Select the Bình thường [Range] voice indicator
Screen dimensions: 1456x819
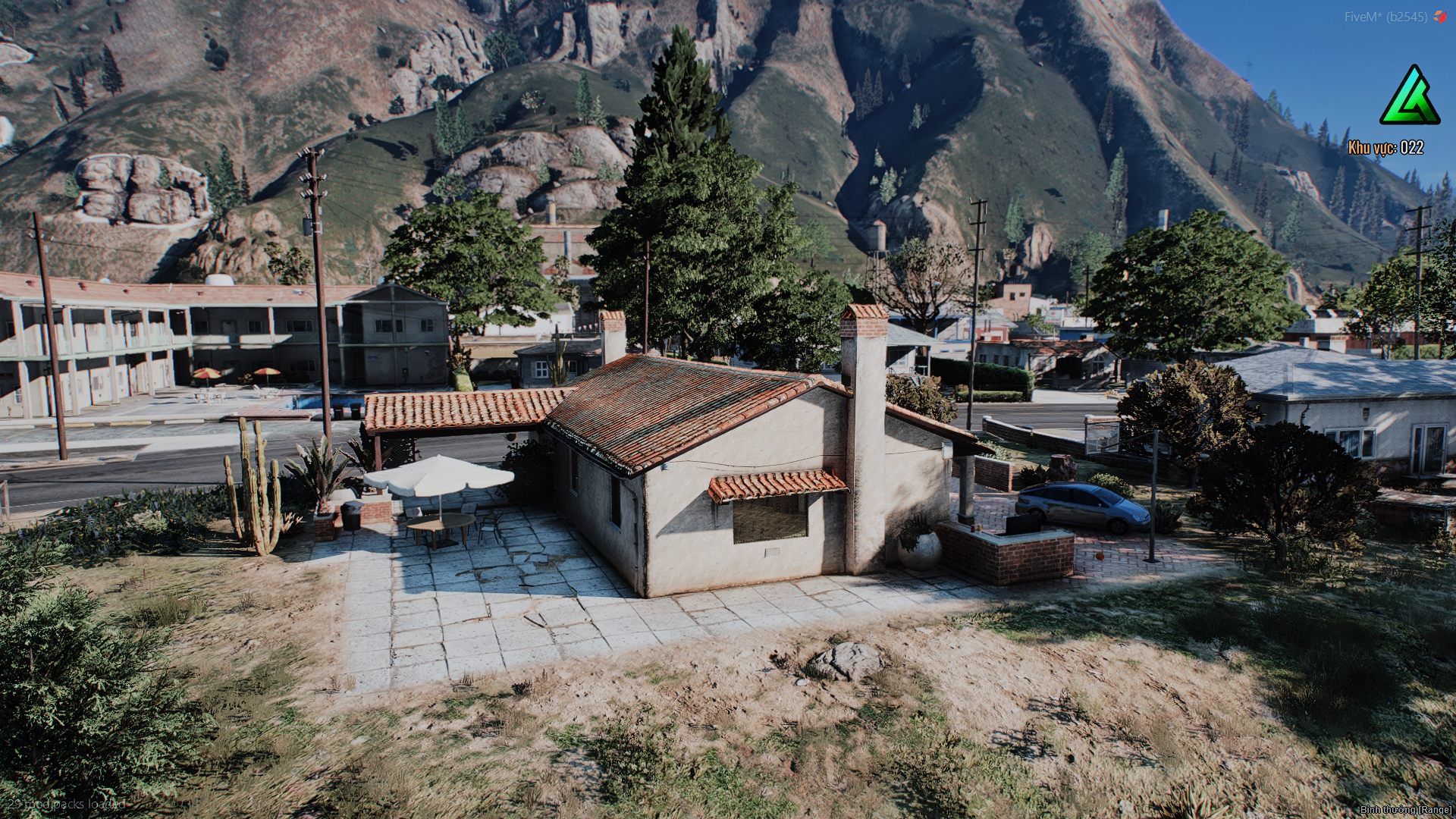(1405, 810)
